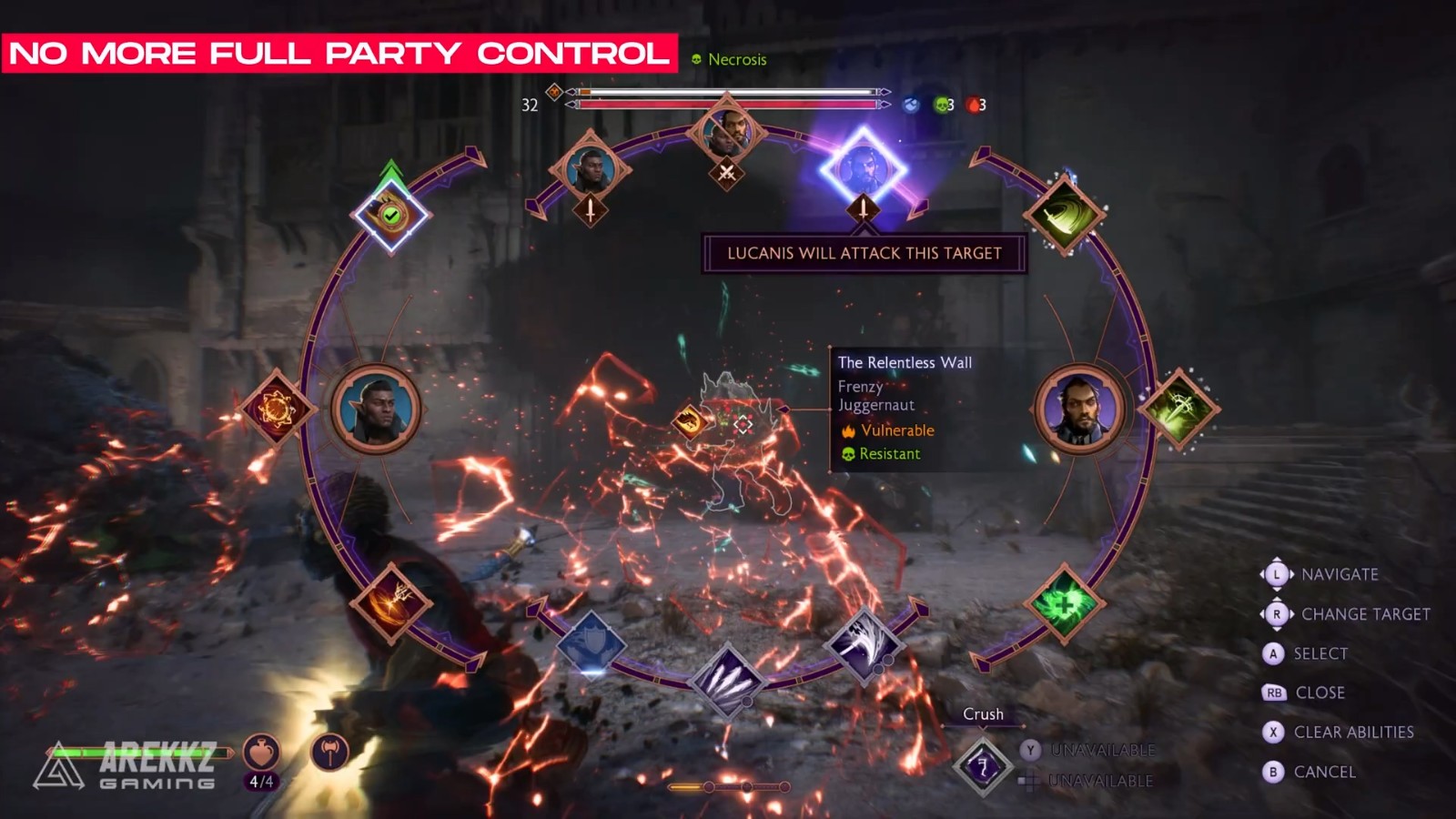This screenshot has height=819, width=1456.
Task: Select the blue shield ability at the bottom
Action: [591, 646]
